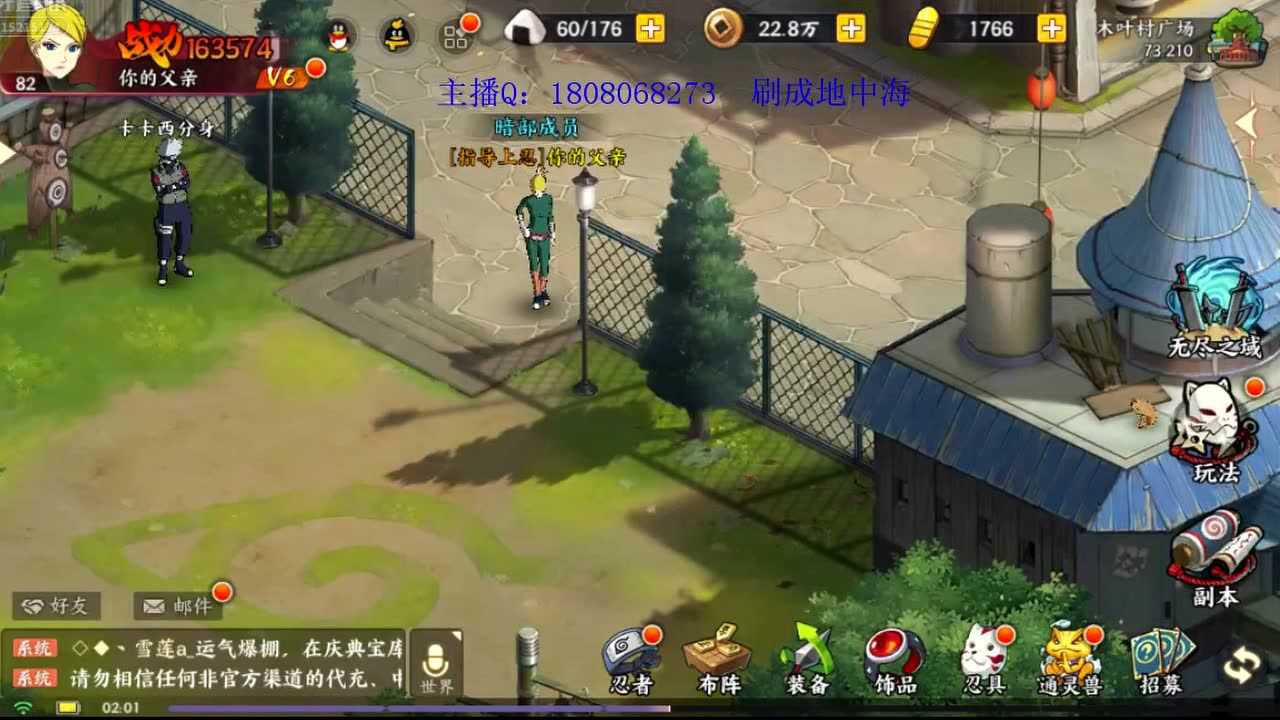Image resolution: width=1280 pixels, height=720 pixels.
Task: Expand the chat panel via corner triangle
Action: (x=456, y=634)
